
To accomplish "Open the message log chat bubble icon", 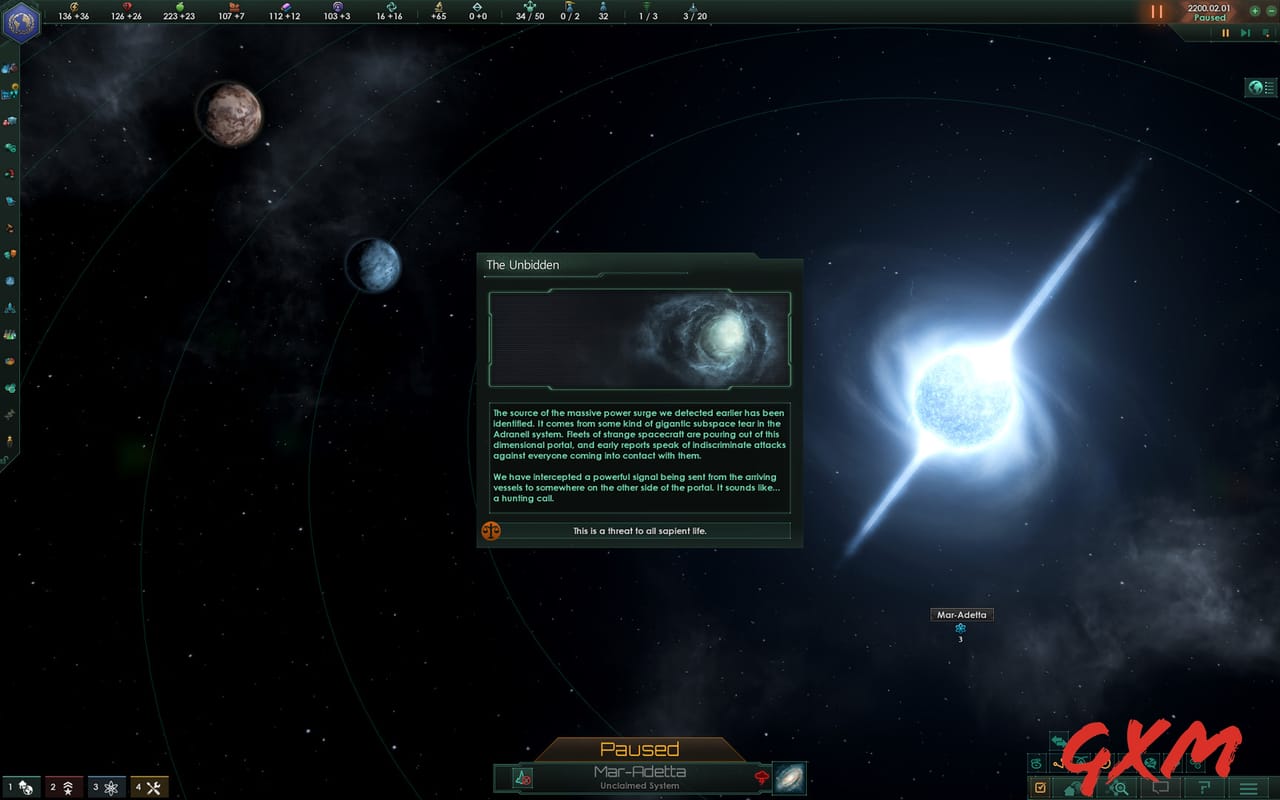I will tap(1160, 788).
